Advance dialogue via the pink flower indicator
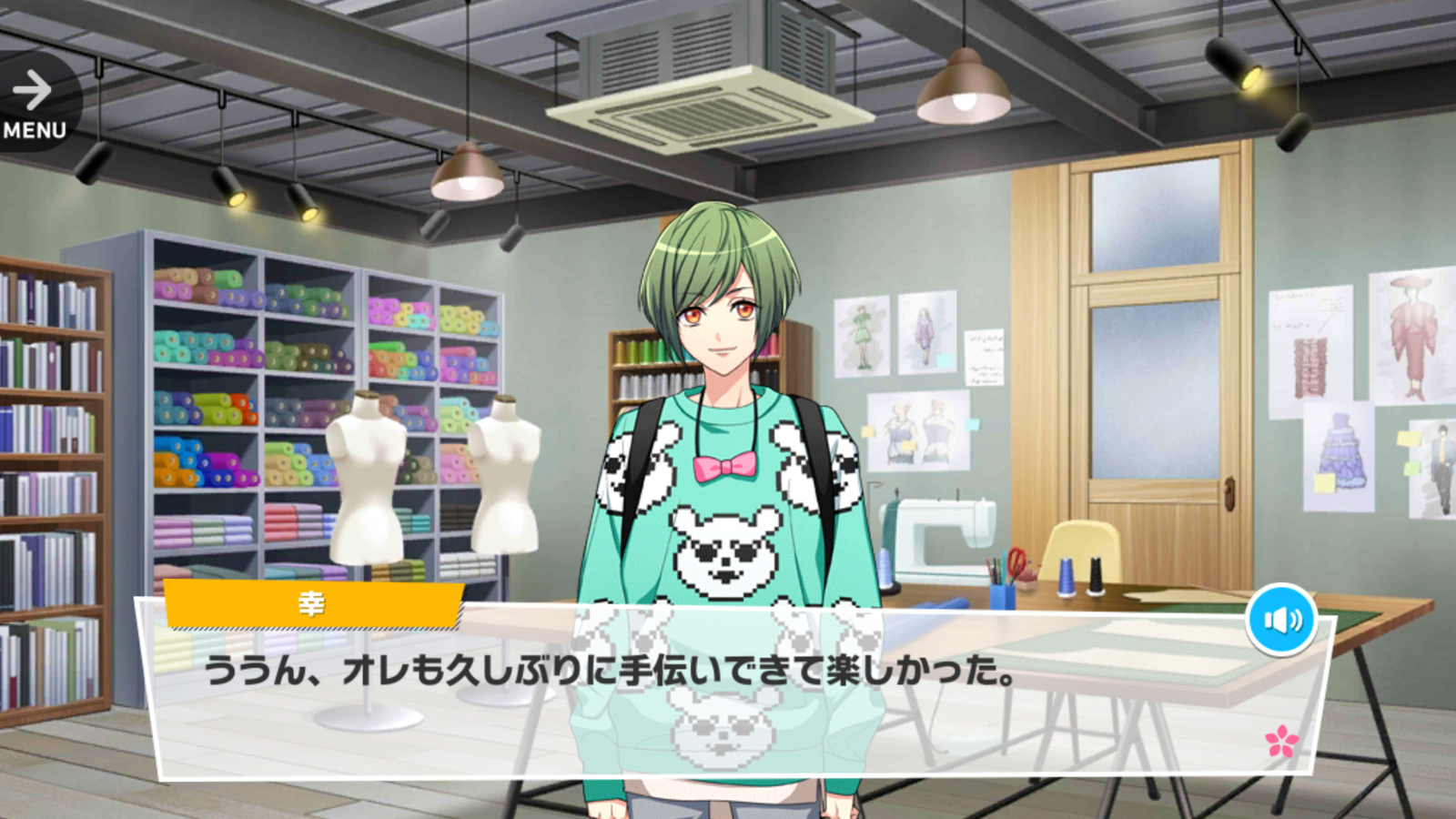Image resolution: width=1456 pixels, height=819 pixels. (1281, 741)
